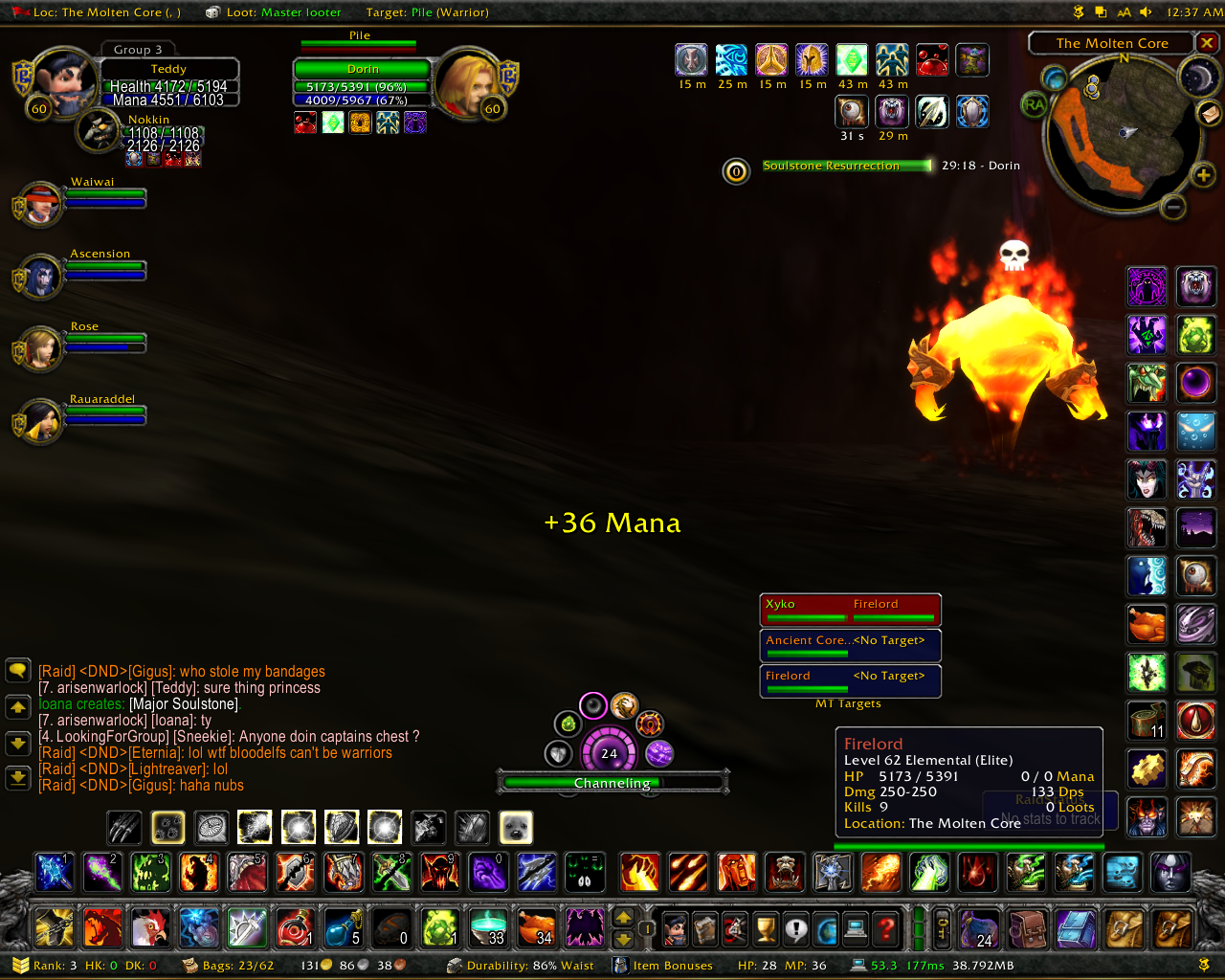Image resolution: width=1225 pixels, height=980 pixels.
Task: Zoom out the minimap with minus button
Action: pyautogui.click(x=1173, y=207)
